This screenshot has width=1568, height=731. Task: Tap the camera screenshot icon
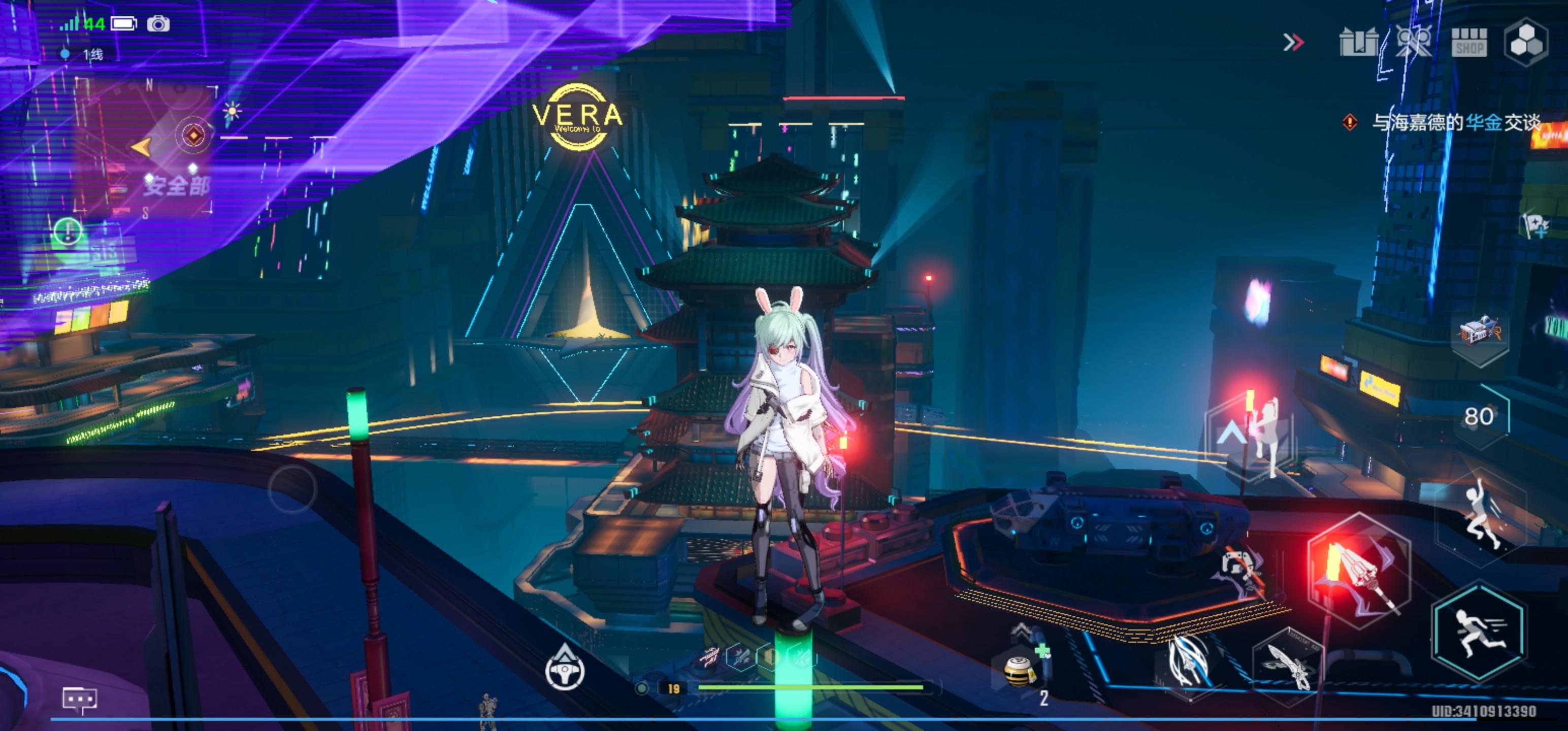click(x=158, y=24)
